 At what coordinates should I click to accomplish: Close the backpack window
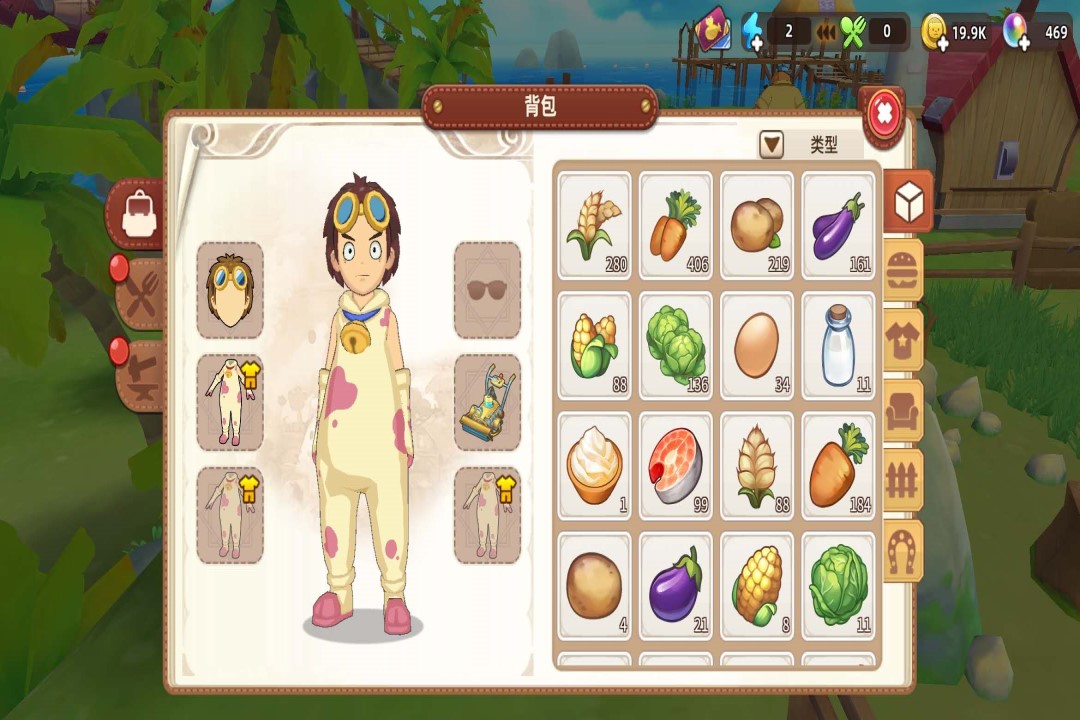click(x=883, y=115)
